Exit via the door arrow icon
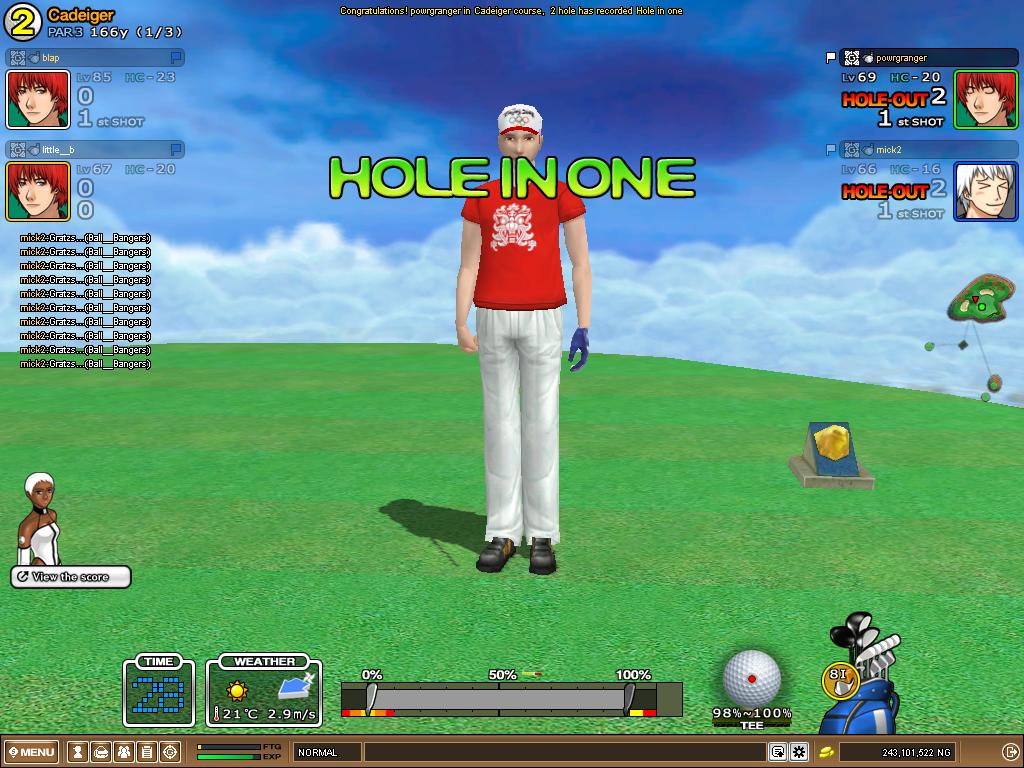Viewport: 1024px width, 768px height. [x=1009, y=752]
